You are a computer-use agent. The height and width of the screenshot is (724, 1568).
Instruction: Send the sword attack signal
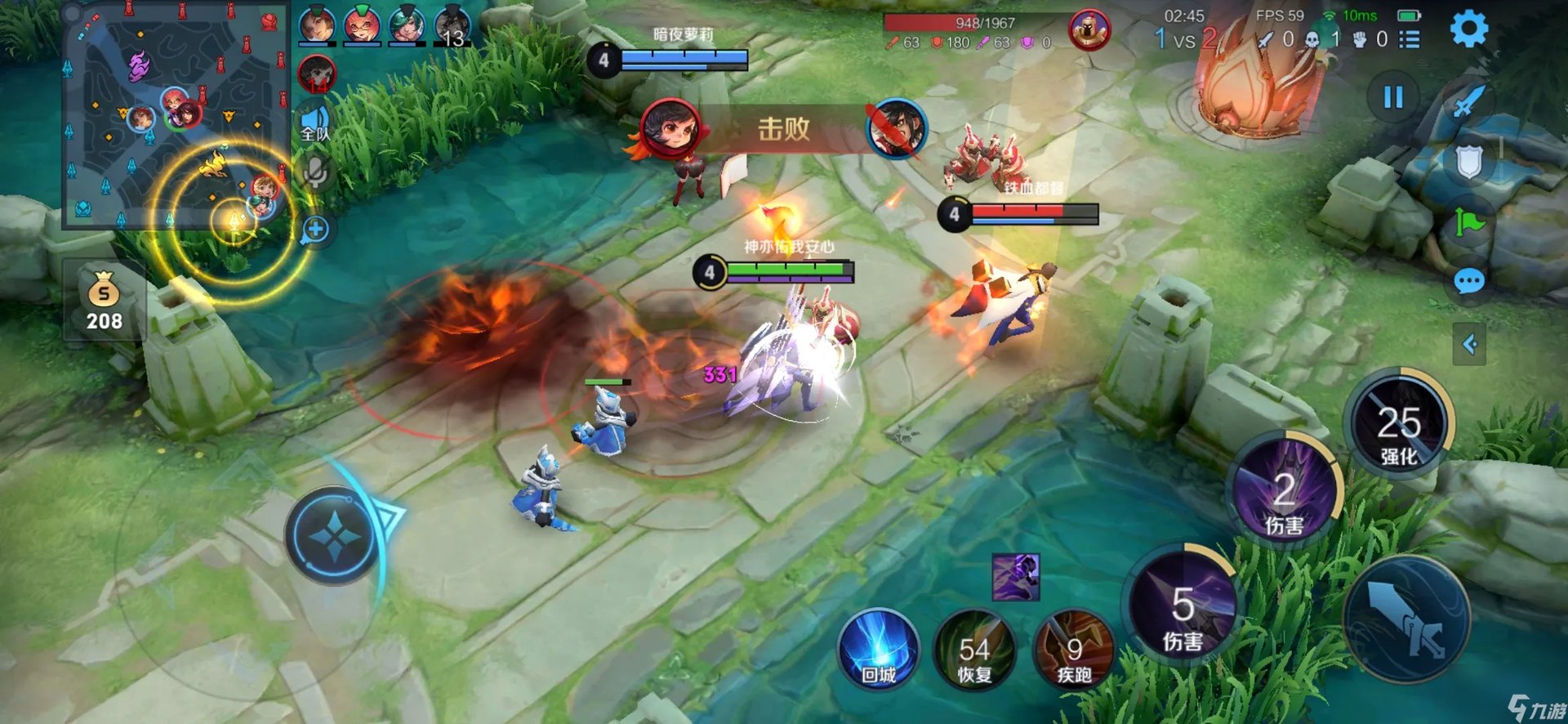click(x=1468, y=102)
